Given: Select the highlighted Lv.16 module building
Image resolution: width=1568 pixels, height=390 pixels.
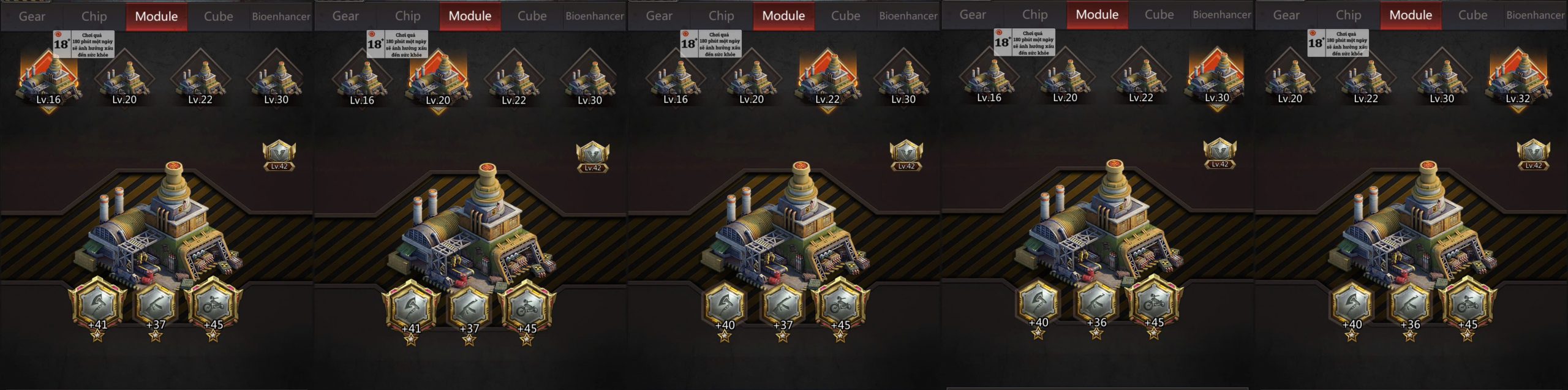Looking at the screenshot, I should point(48,80).
